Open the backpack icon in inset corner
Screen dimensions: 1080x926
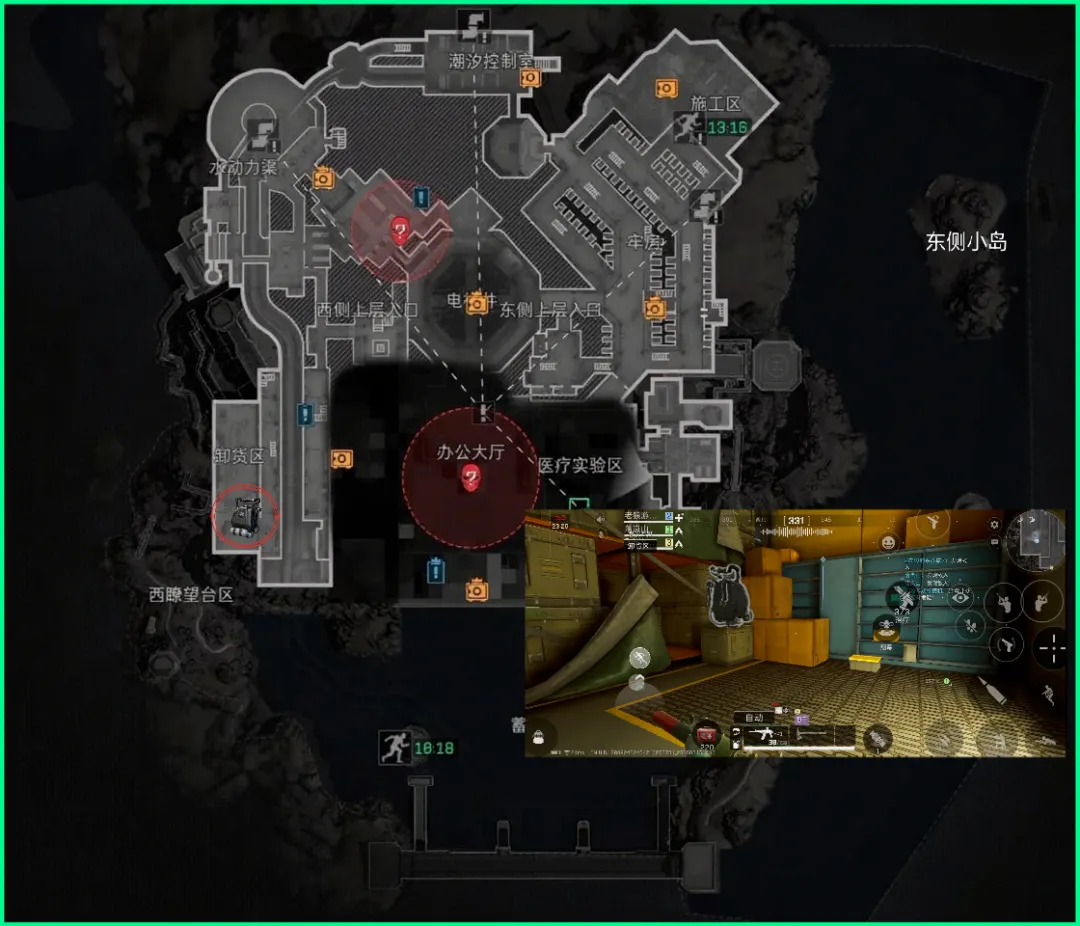pyautogui.click(x=539, y=736)
